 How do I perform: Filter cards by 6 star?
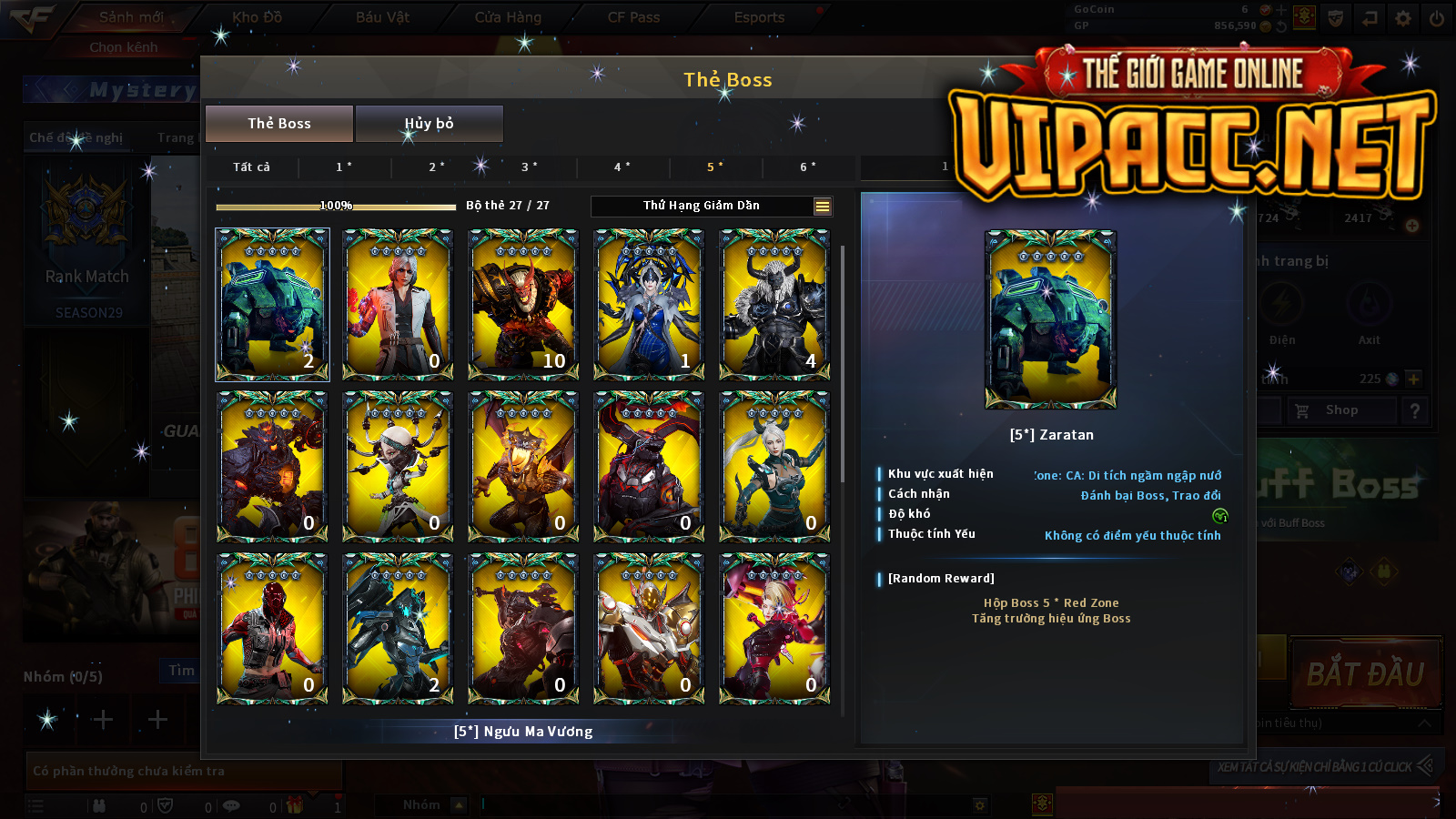pos(808,167)
